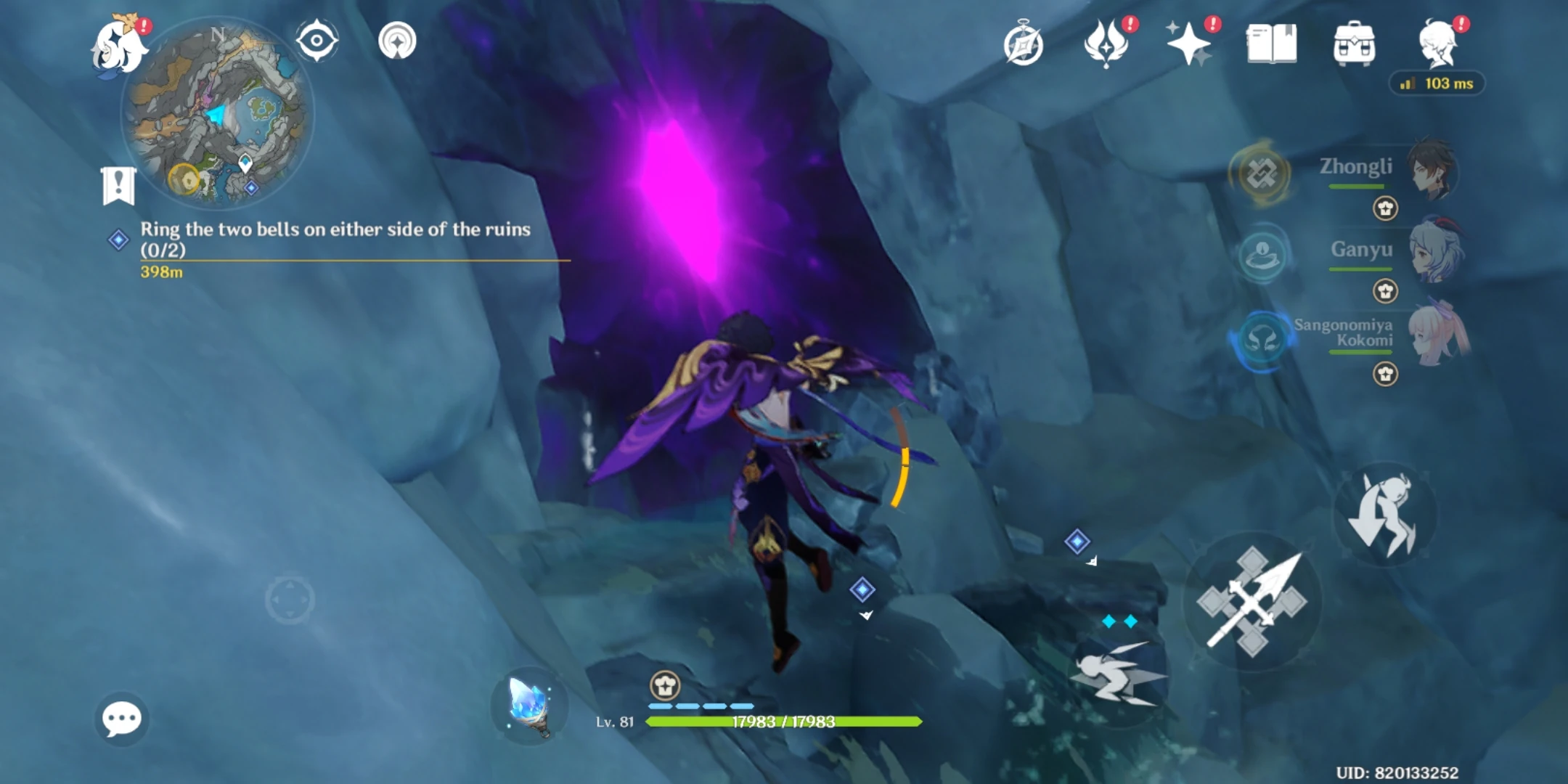This screenshot has height=784, width=1568.
Task: Tap Zhongli's elemental skill cooldown icon
Action: 1261,176
